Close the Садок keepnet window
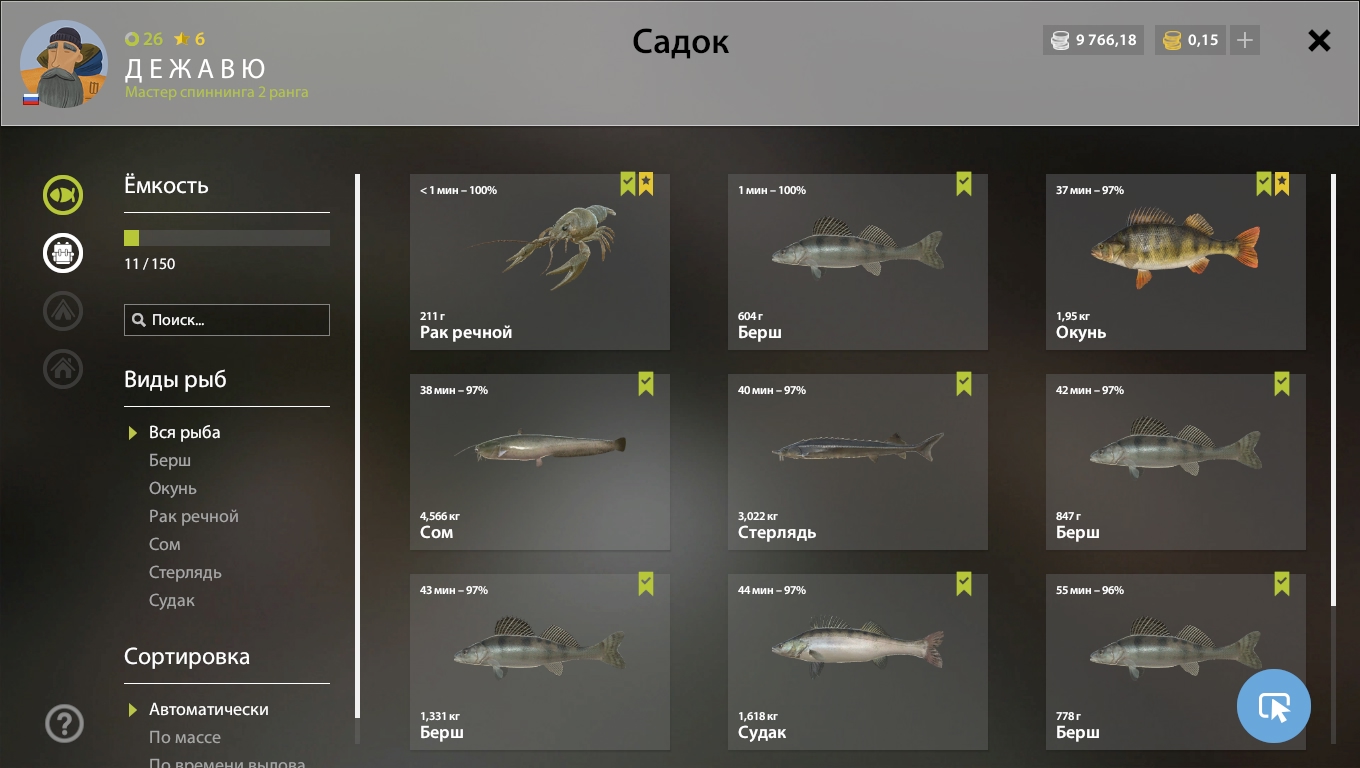 pyautogui.click(x=1319, y=41)
